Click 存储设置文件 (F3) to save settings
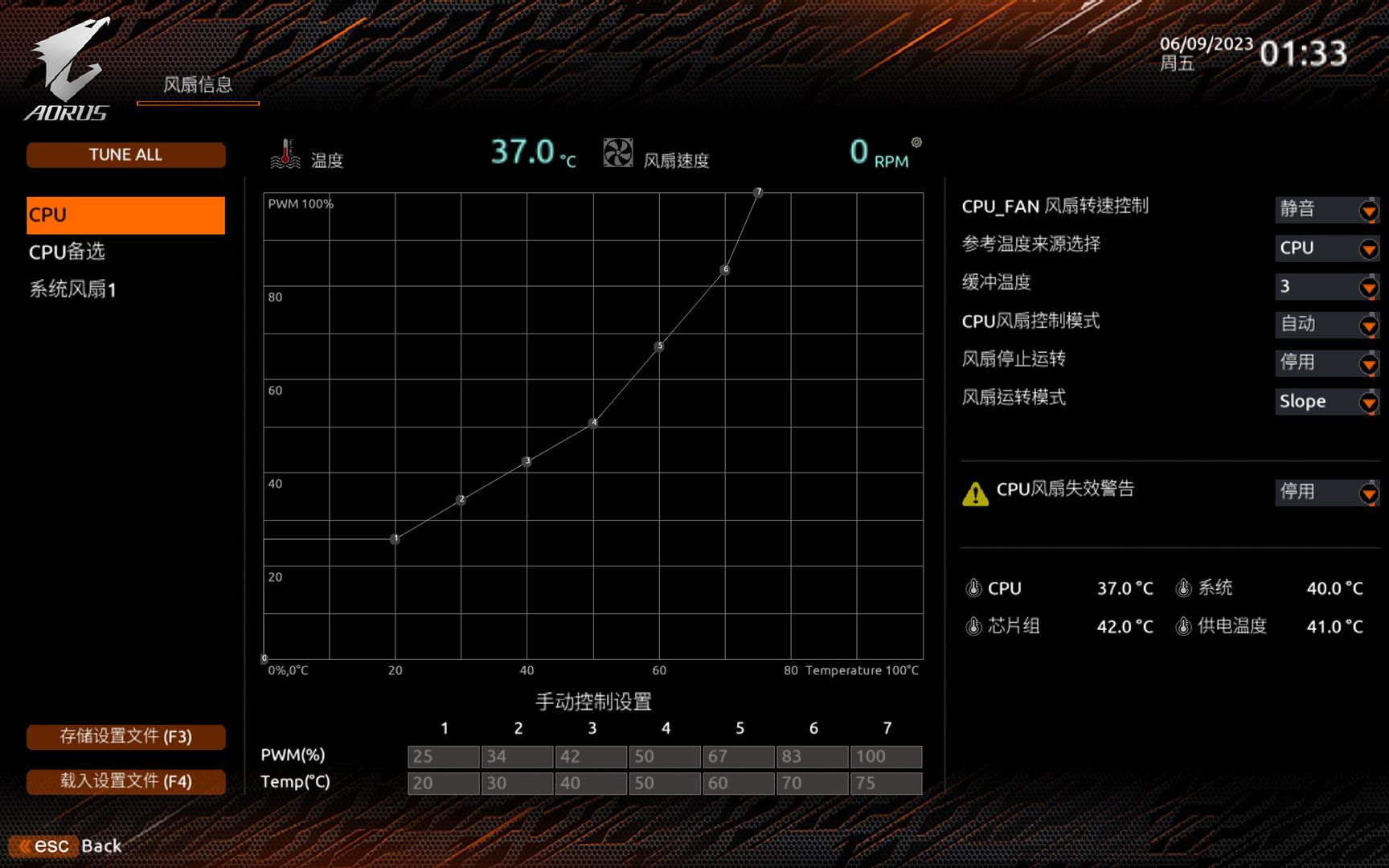The height and width of the screenshot is (868, 1389). [x=125, y=736]
